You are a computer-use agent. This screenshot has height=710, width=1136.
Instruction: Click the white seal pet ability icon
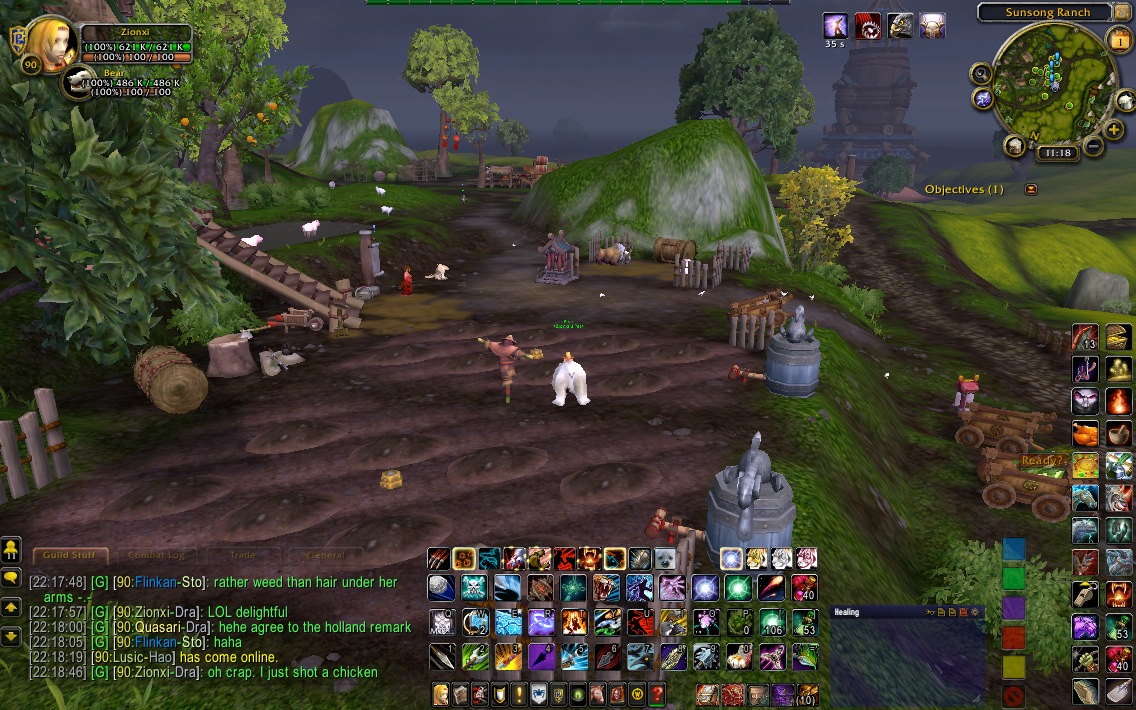[668, 558]
